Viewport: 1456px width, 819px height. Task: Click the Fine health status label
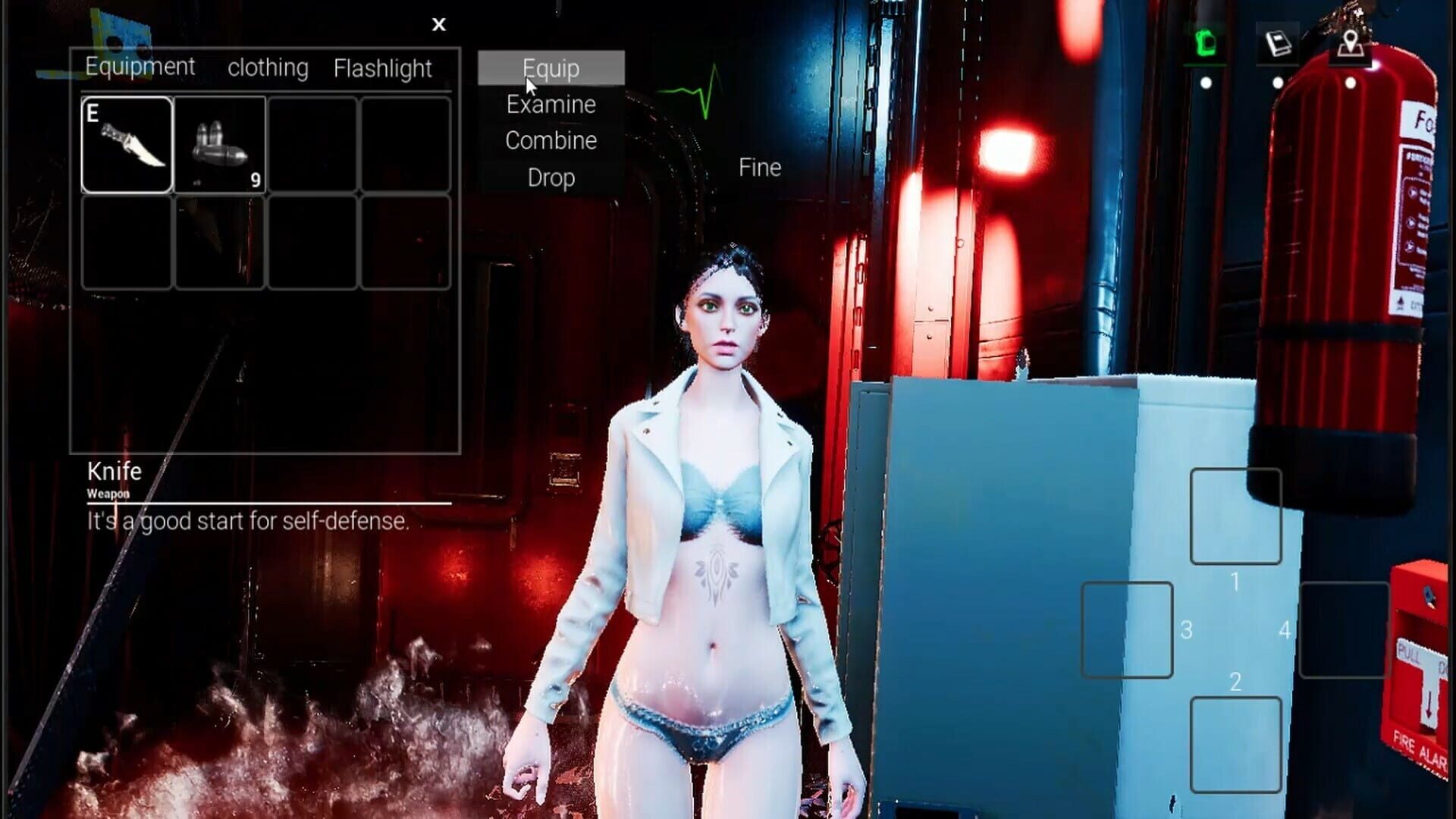(758, 168)
